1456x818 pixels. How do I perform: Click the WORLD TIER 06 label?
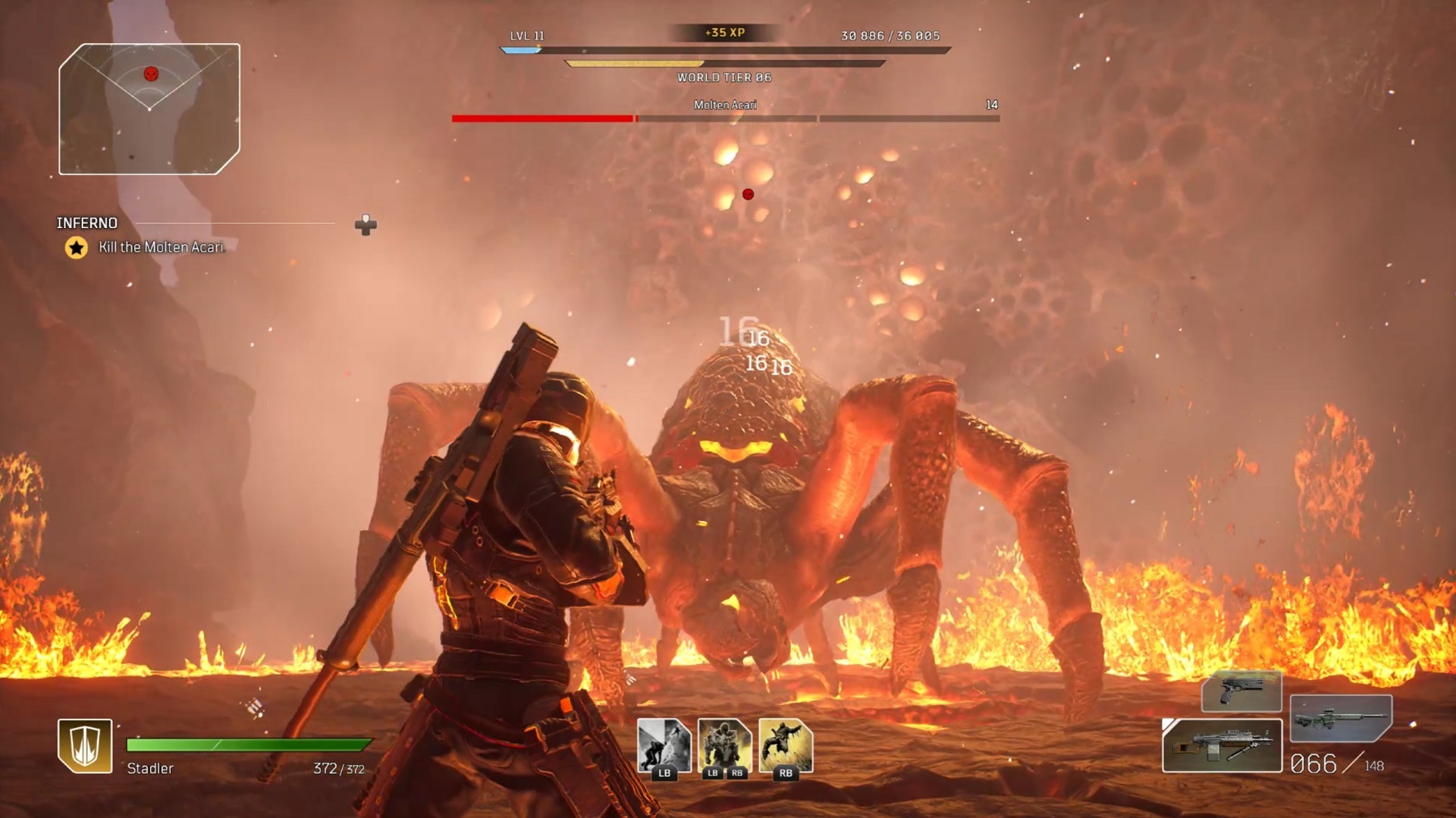[x=725, y=77]
